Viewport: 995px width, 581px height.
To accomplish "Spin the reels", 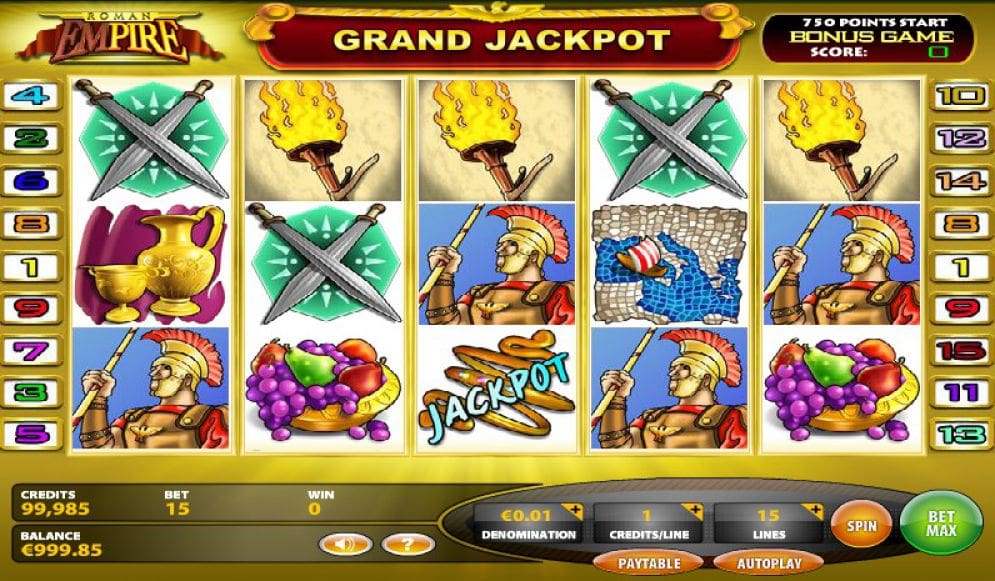I will click(862, 525).
